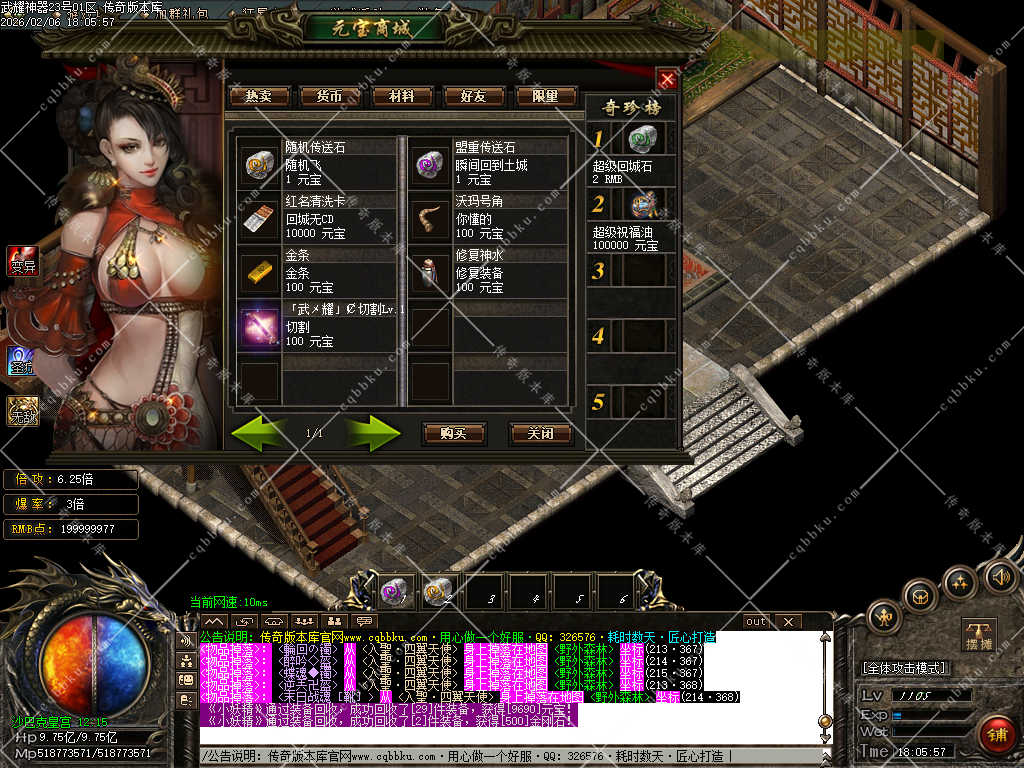Open the 摆摊 stall button
This screenshot has height=768, width=1024.
(980, 633)
